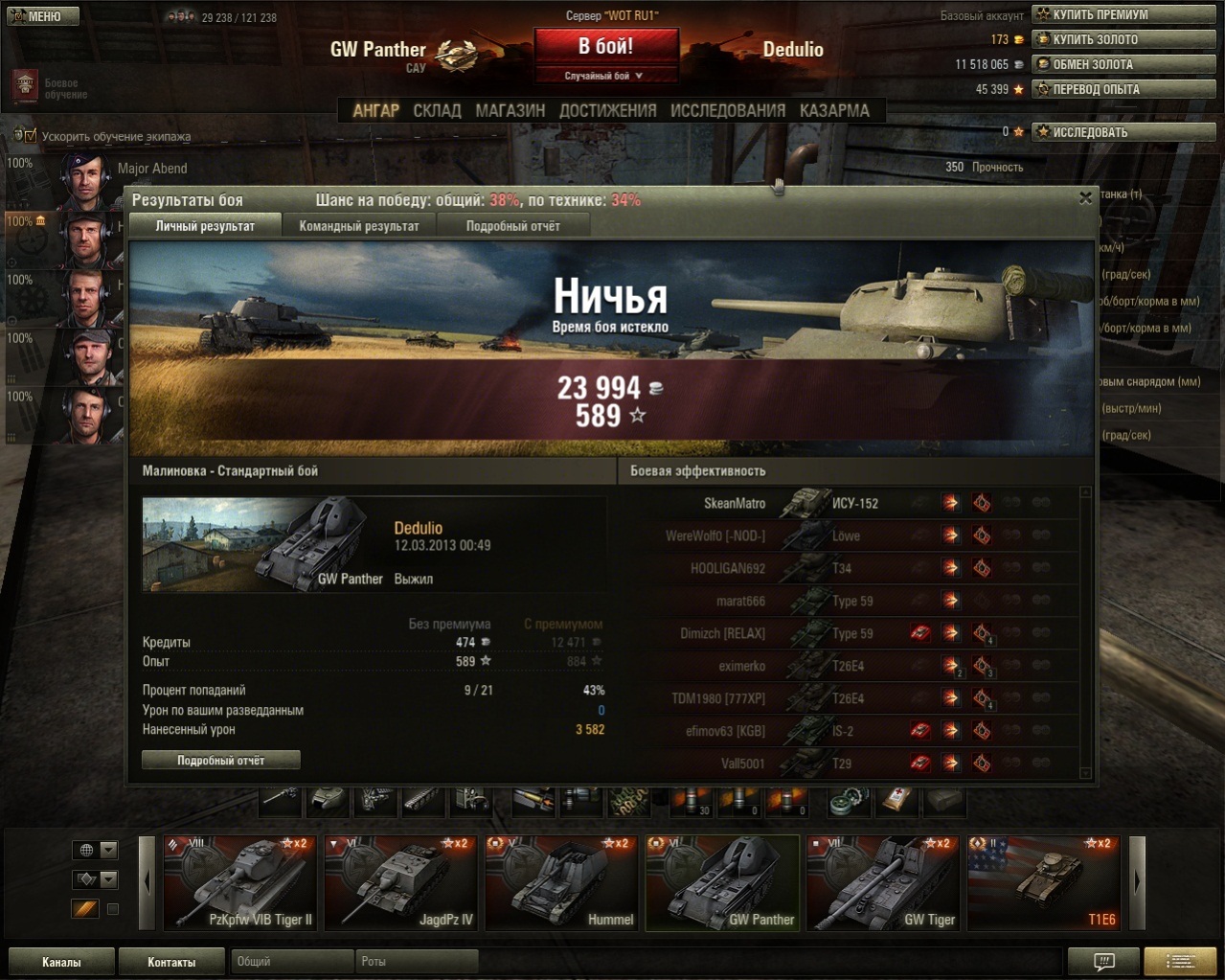Image resolution: width=1225 pixels, height=980 pixels.
Task: Open the МАГАЗИН section
Action: 510,111
